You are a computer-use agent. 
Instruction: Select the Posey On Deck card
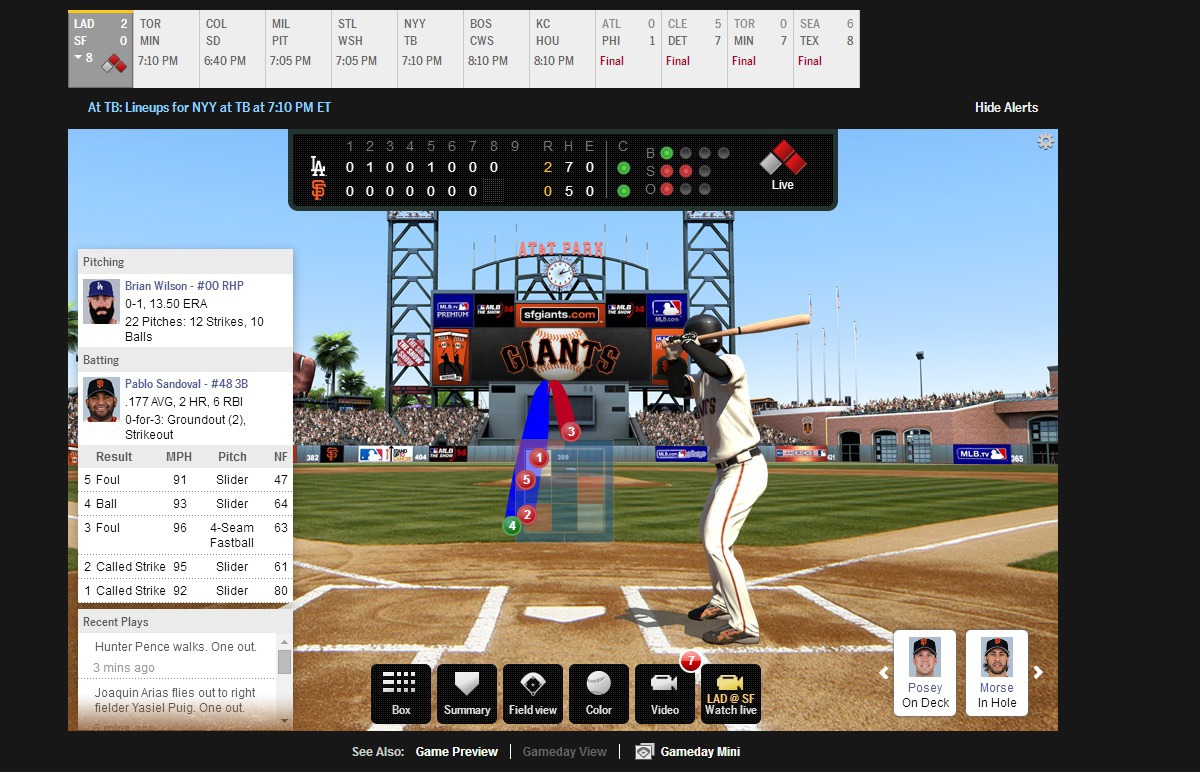pyautogui.click(x=925, y=671)
